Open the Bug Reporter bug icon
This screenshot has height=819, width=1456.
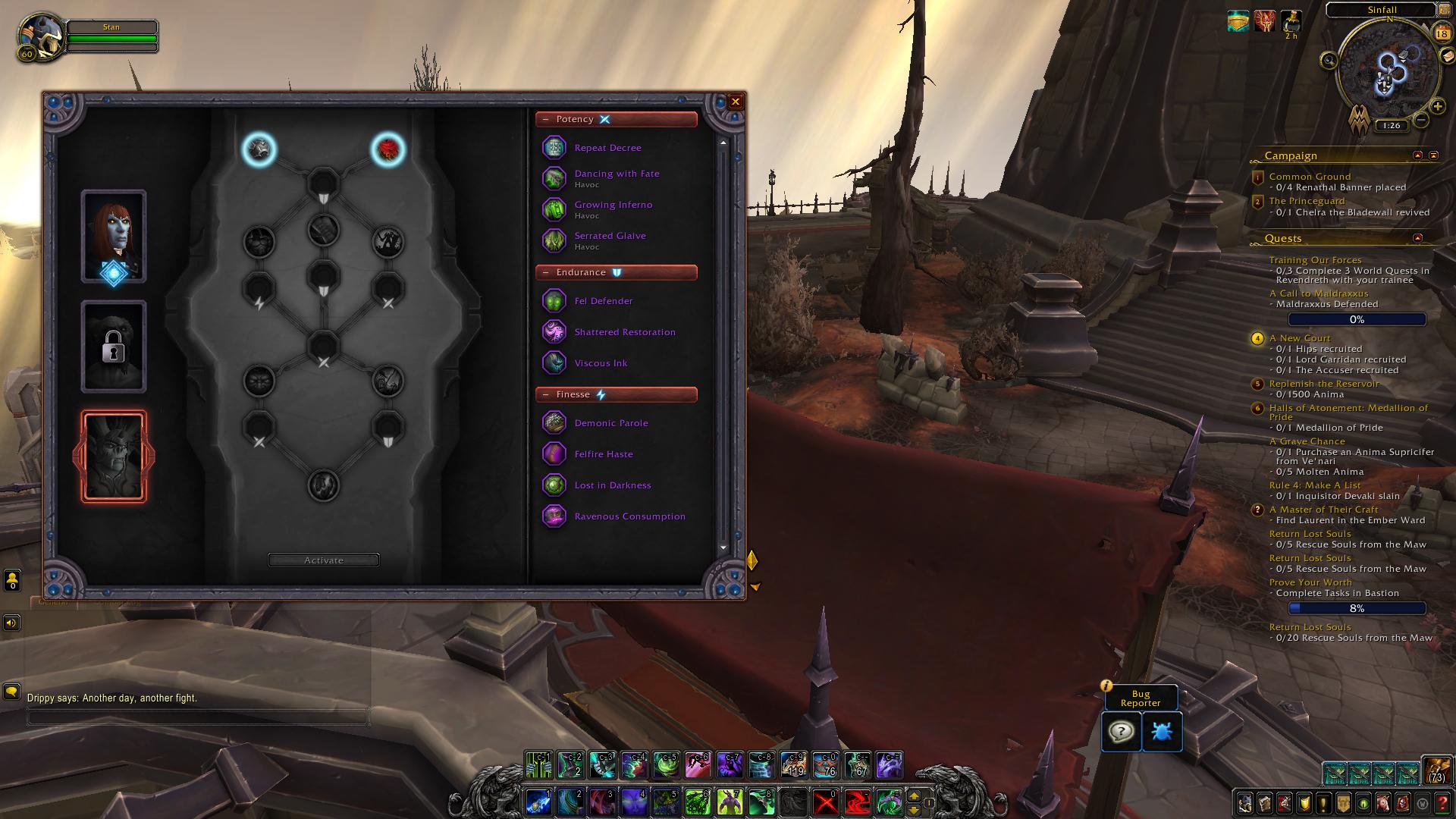[x=1161, y=732]
